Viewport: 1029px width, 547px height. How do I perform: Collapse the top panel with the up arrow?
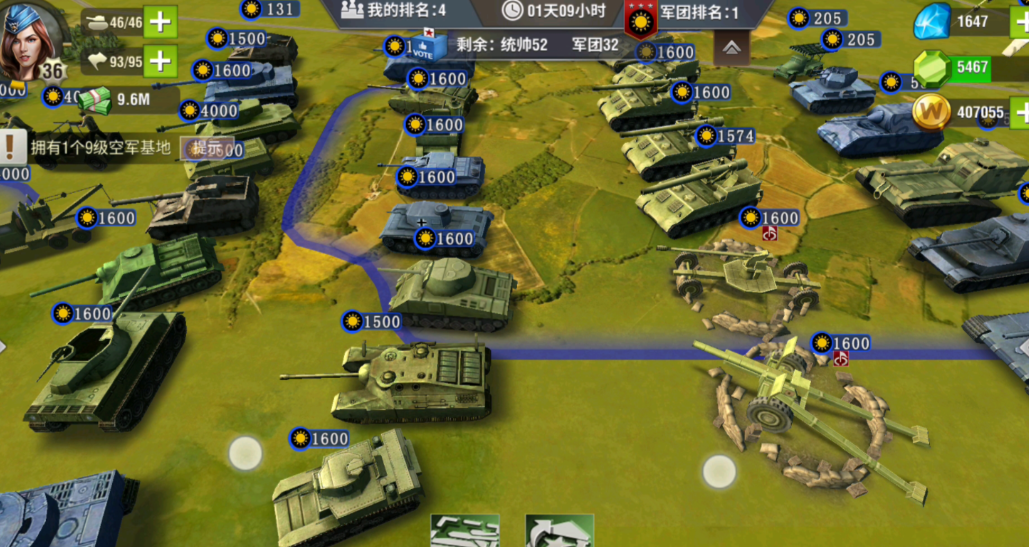click(x=732, y=47)
